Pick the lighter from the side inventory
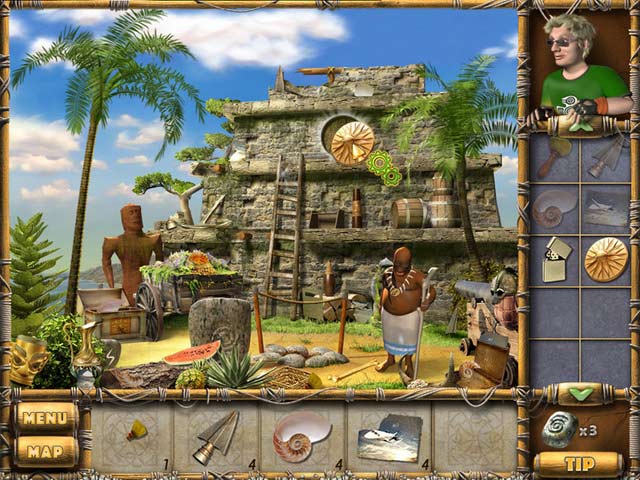640x480 pixels. click(554, 259)
